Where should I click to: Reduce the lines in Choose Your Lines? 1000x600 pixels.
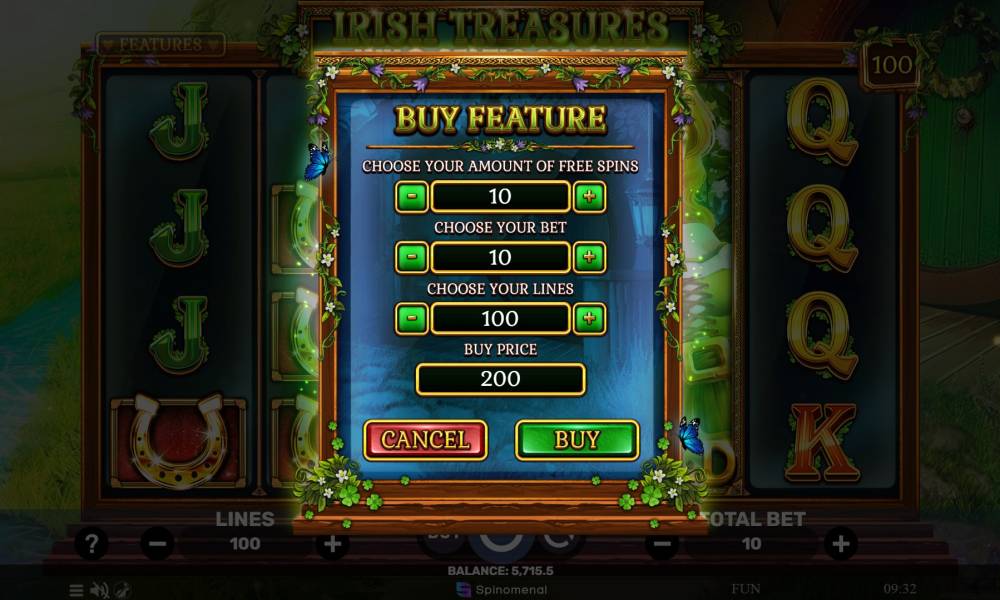coord(412,319)
